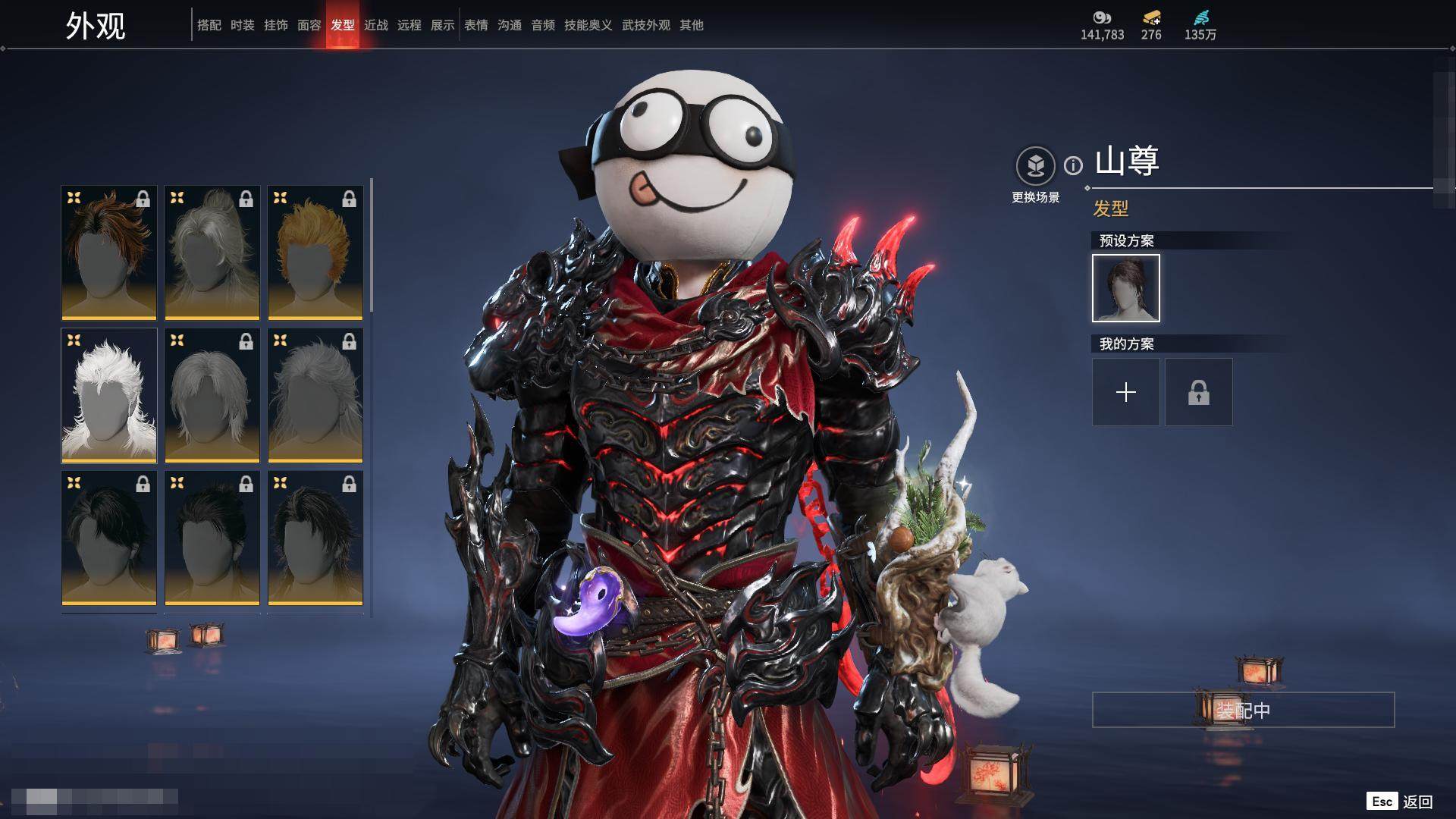1456x819 pixels.
Task: Switch to the 搭配 tab
Action: (209, 25)
